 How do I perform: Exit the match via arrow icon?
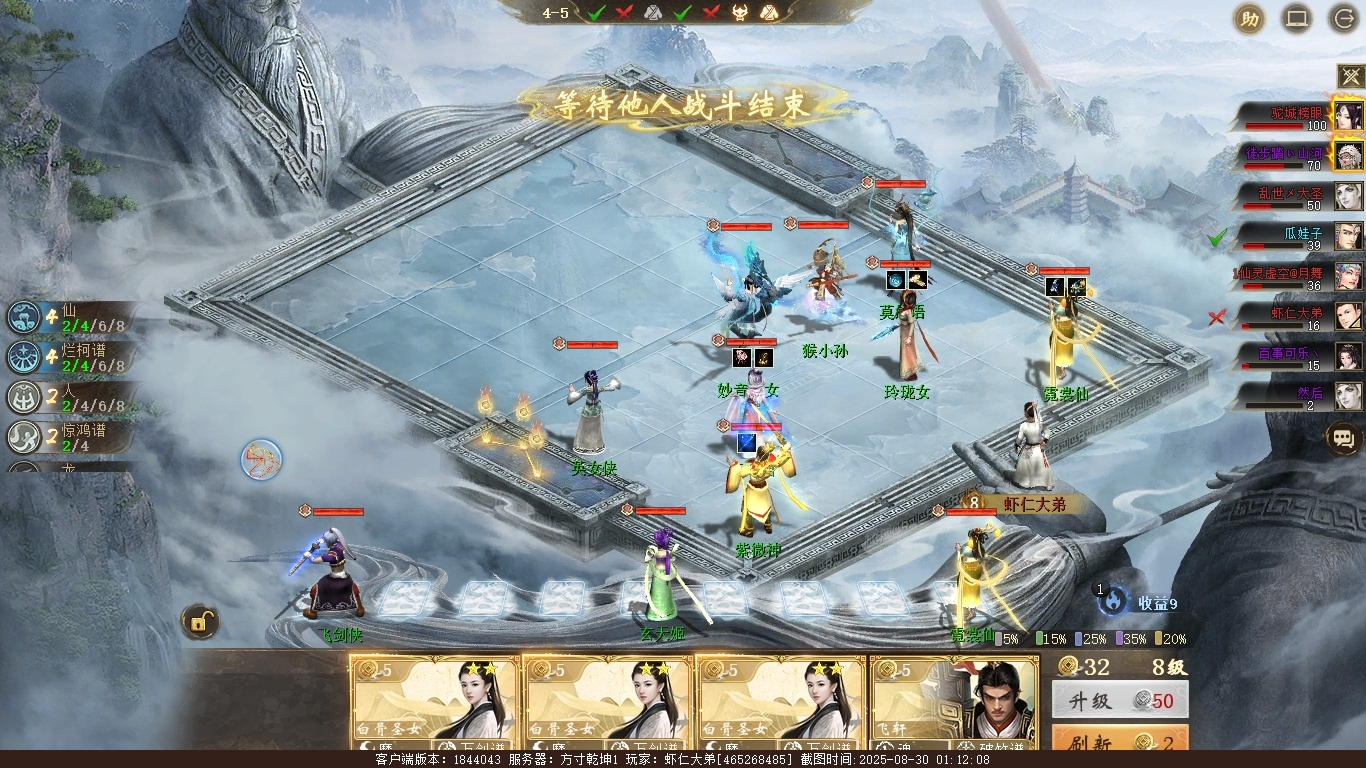(1345, 18)
